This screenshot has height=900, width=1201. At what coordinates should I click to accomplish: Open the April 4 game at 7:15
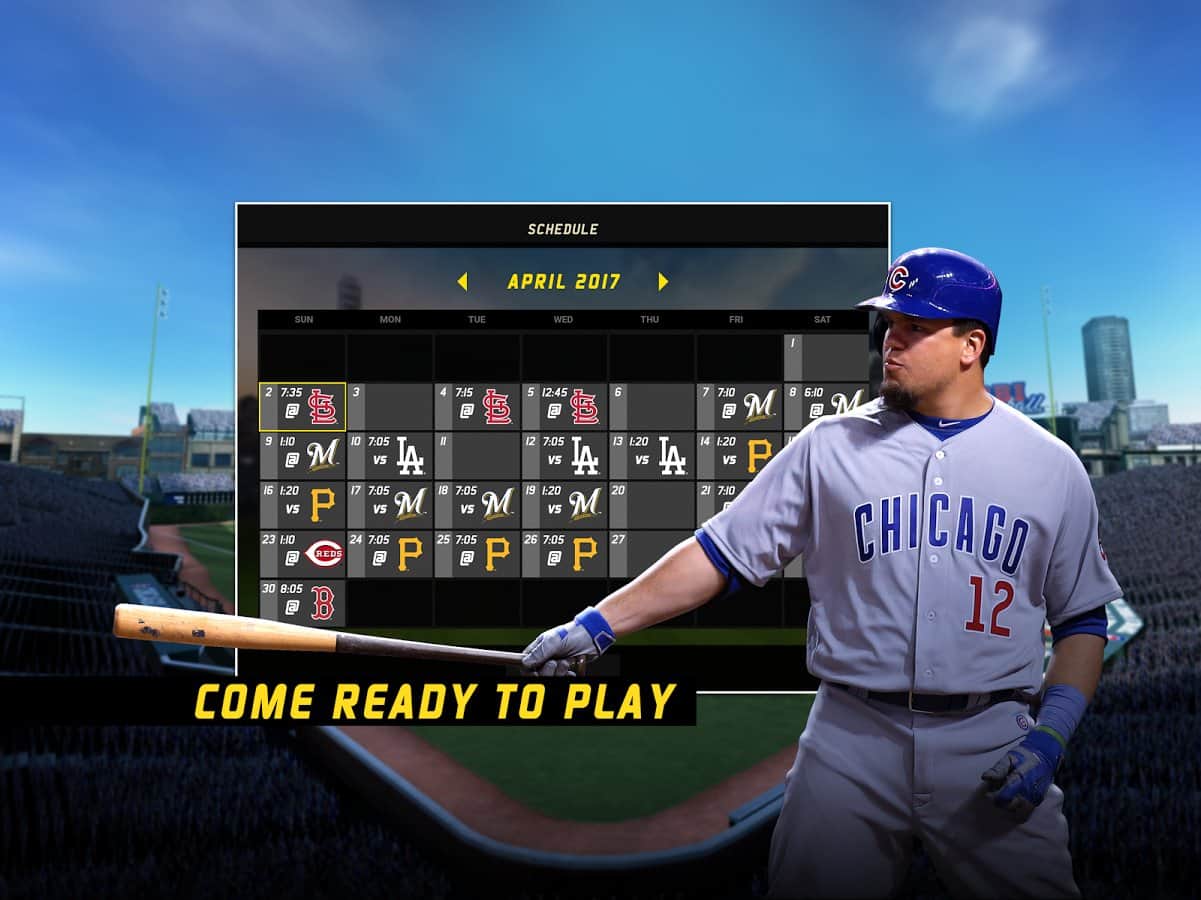click(x=477, y=407)
